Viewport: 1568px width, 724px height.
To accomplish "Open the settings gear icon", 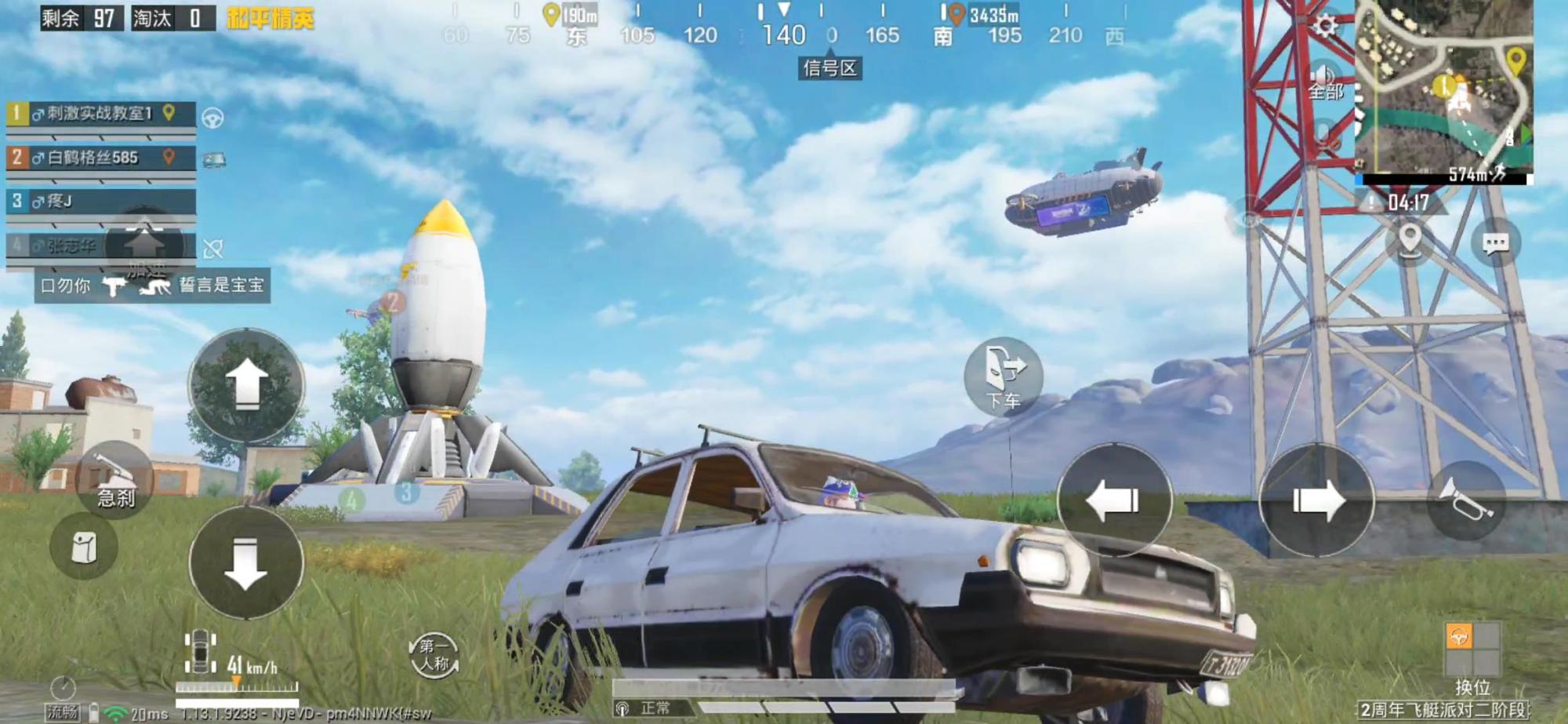I will pyautogui.click(x=1325, y=27).
